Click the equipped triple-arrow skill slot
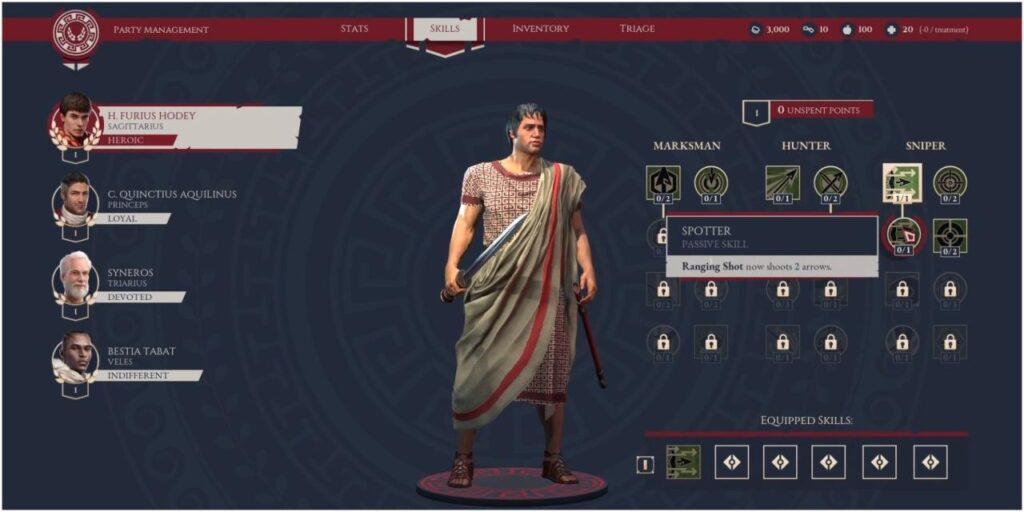This screenshot has height=512, width=1024. pos(683,462)
